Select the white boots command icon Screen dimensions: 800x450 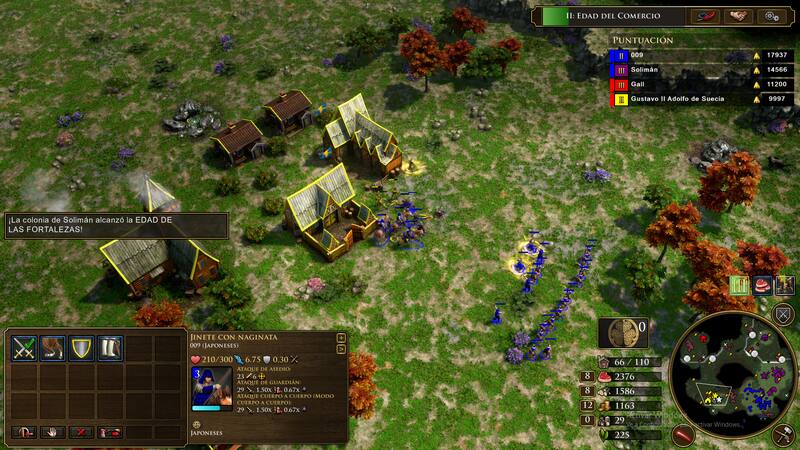pos(109,348)
